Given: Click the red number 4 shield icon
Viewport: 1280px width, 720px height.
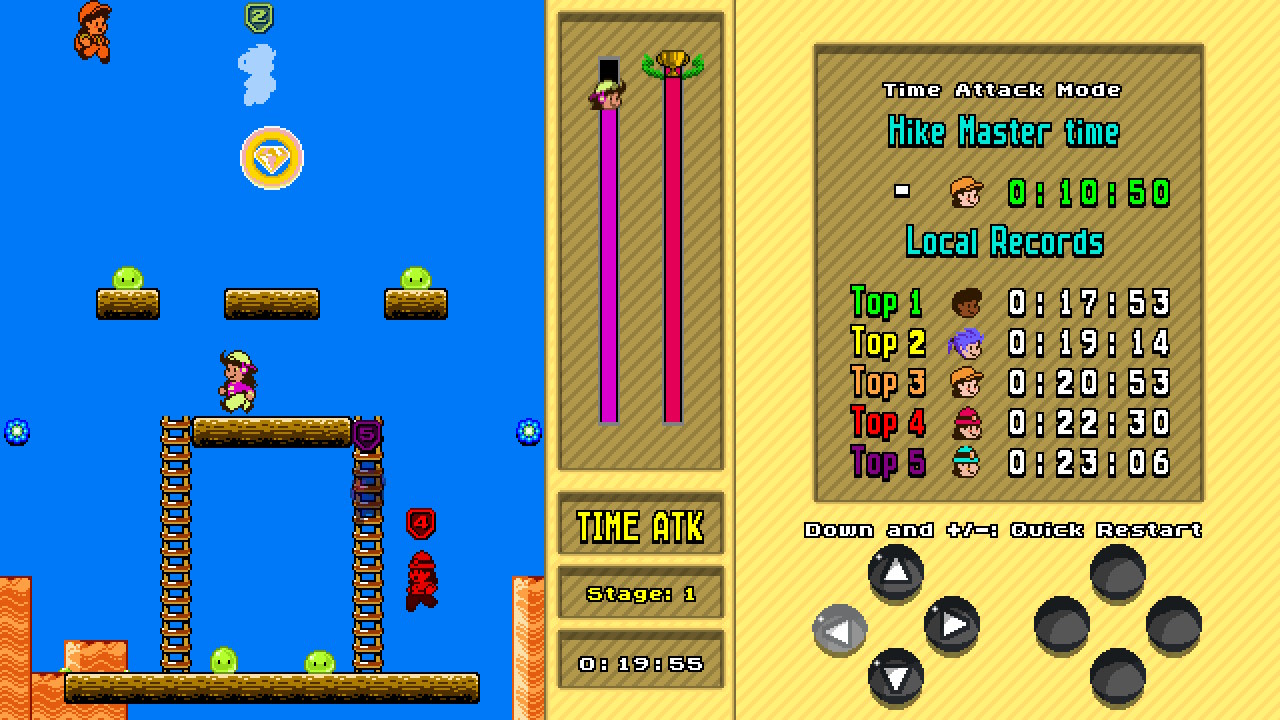Looking at the screenshot, I should pyautogui.click(x=422, y=522).
